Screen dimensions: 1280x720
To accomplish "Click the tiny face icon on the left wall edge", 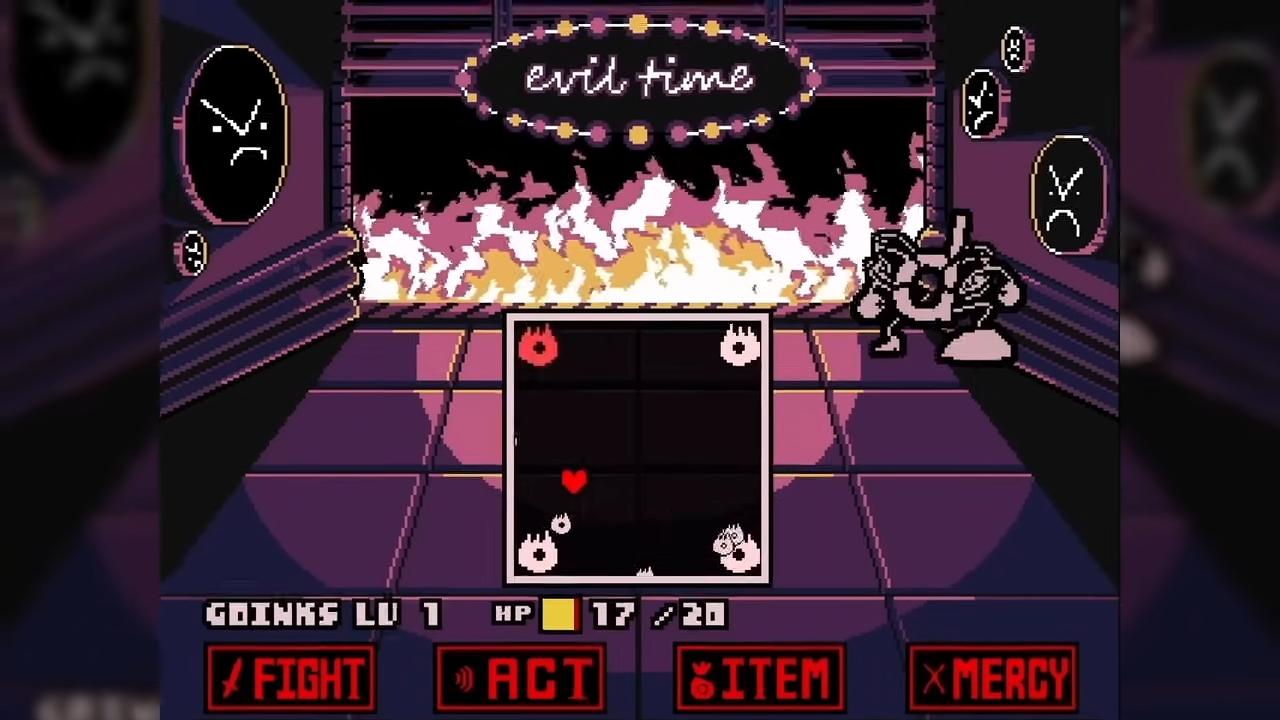I will coord(192,252).
